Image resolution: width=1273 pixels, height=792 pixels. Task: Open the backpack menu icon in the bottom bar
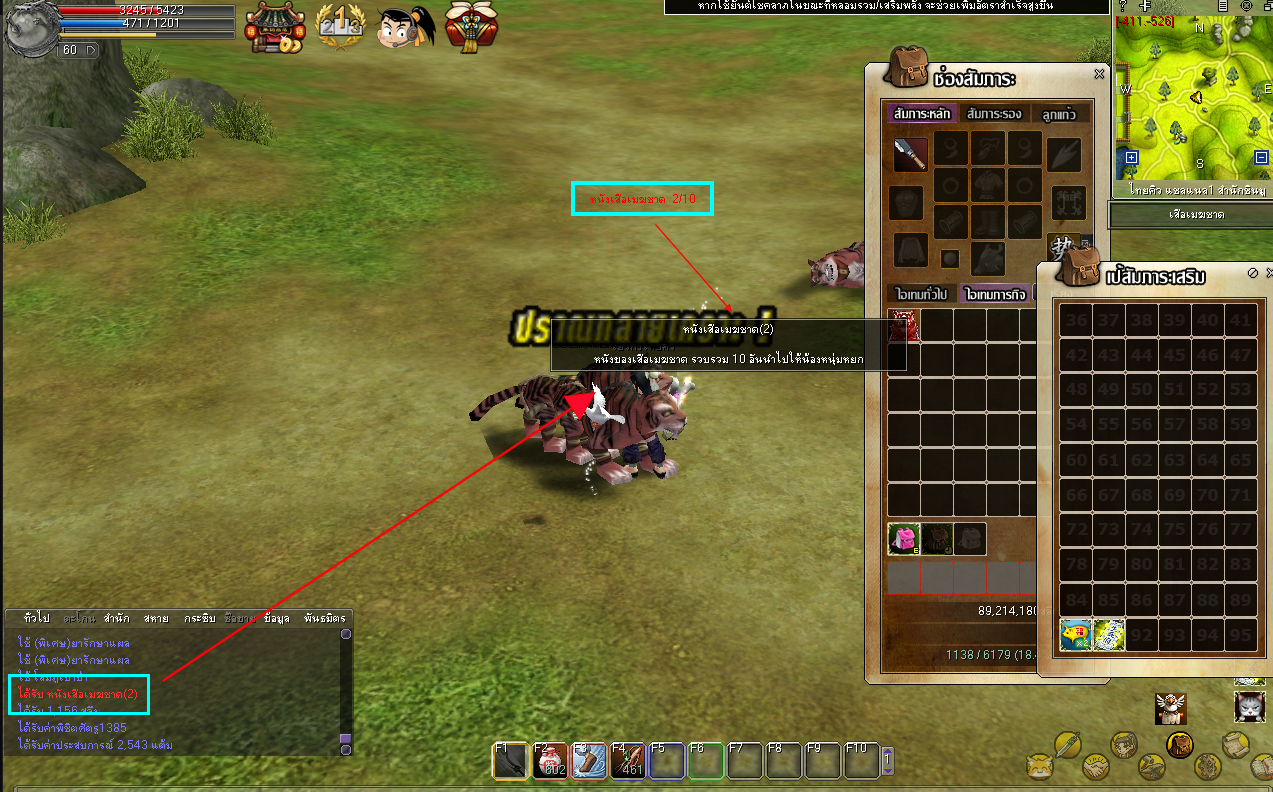point(1180,743)
